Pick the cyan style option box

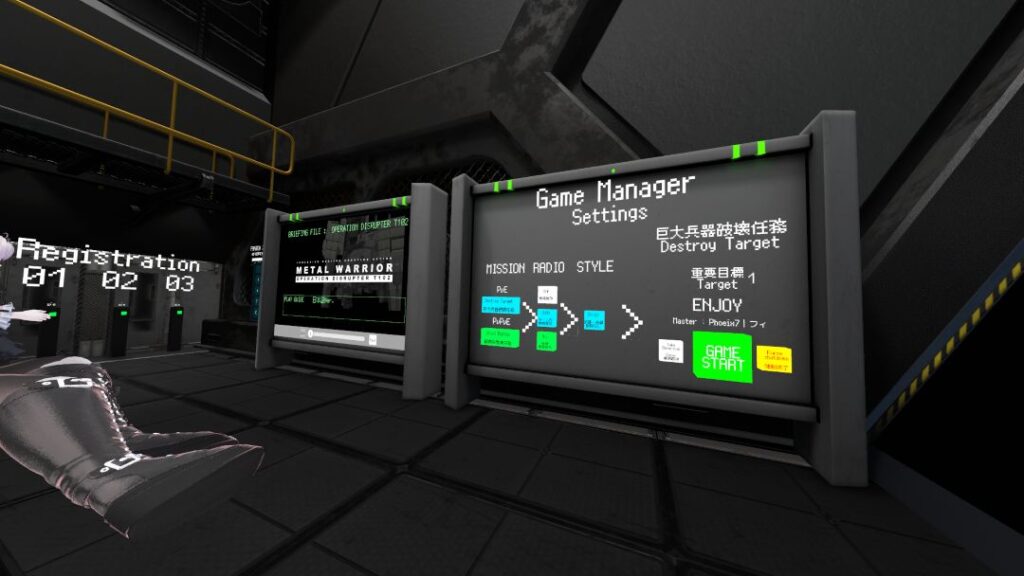[594, 321]
